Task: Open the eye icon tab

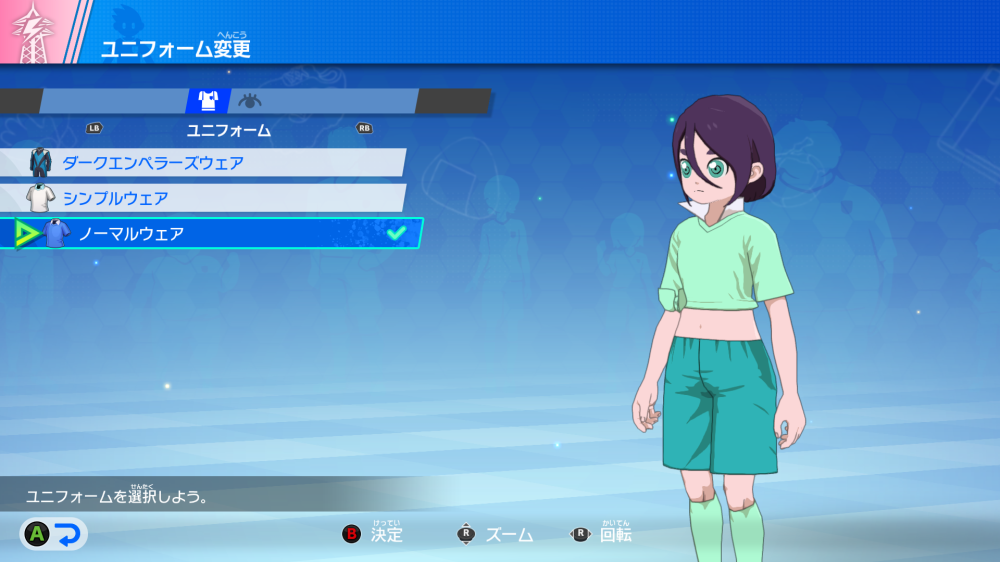Action: tap(250, 101)
